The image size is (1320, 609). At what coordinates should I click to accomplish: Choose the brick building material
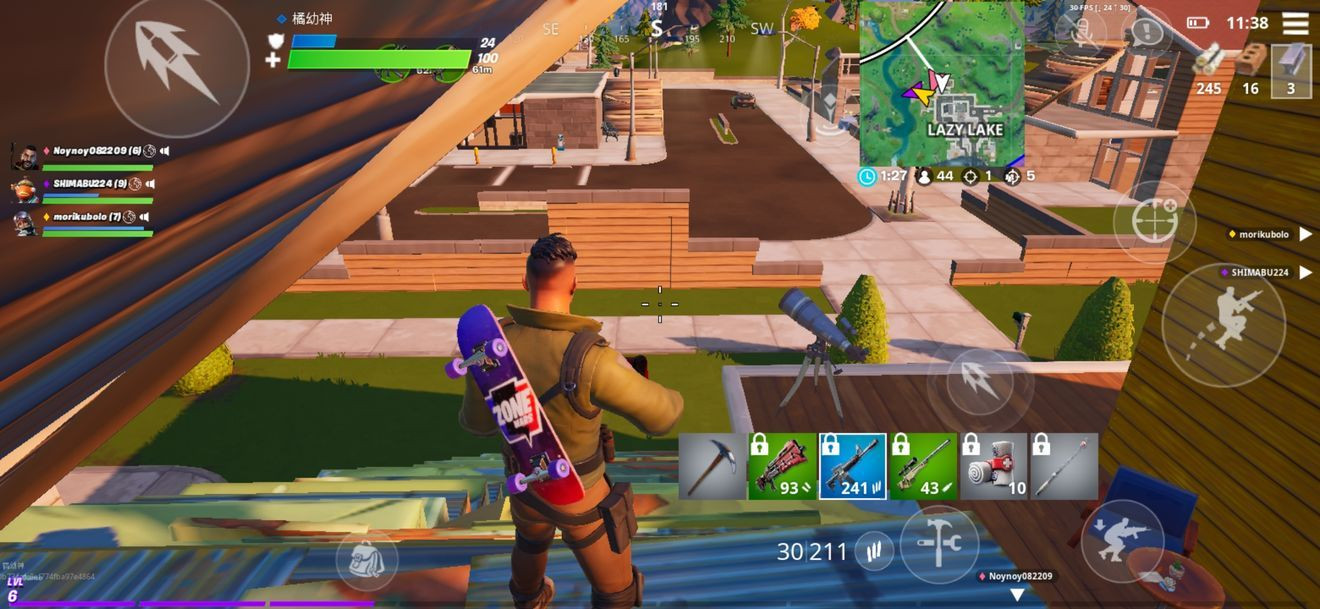(x=1250, y=70)
